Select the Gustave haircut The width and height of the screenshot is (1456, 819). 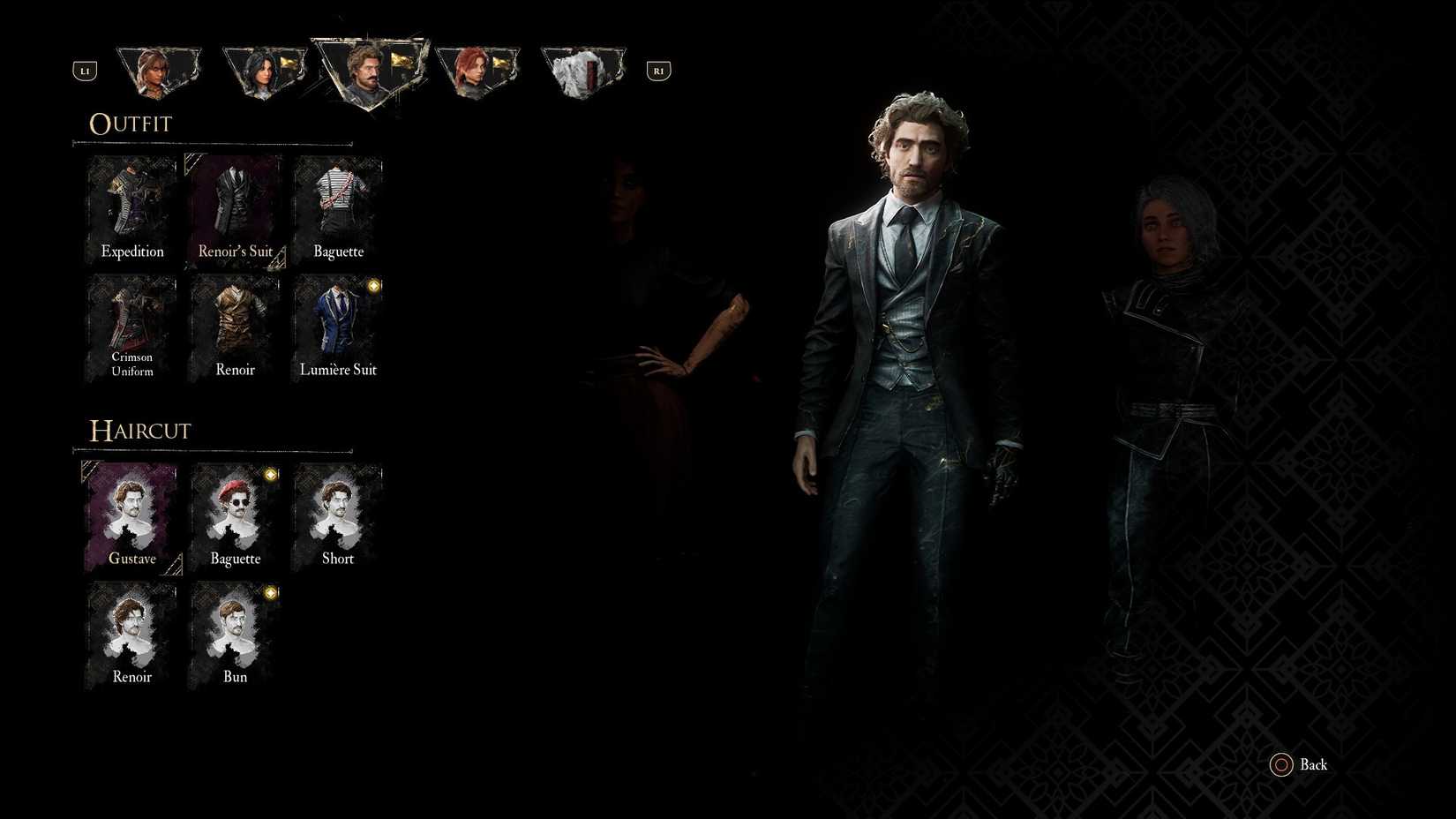(x=131, y=516)
